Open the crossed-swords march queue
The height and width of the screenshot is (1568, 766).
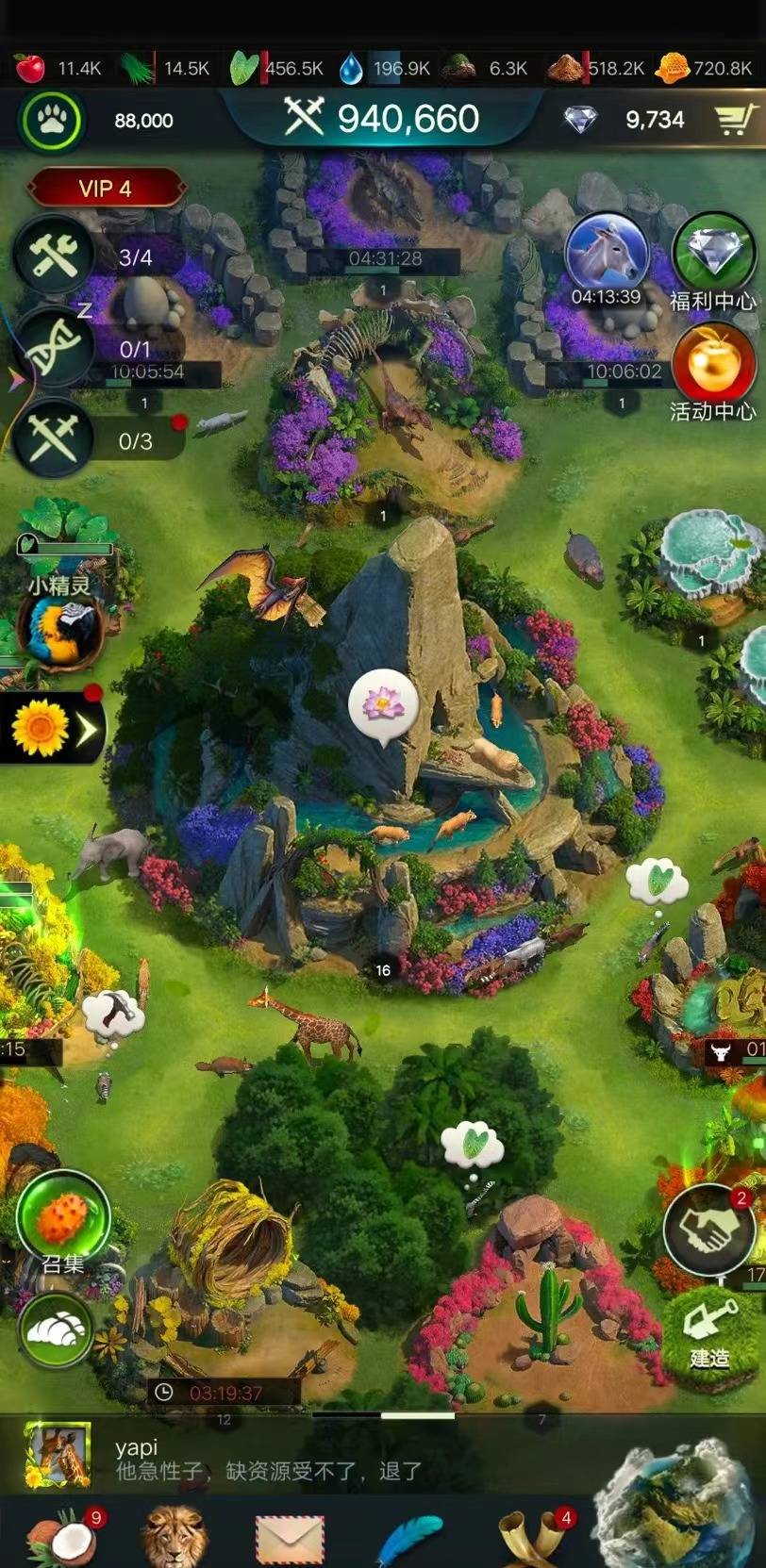coord(54,439)
